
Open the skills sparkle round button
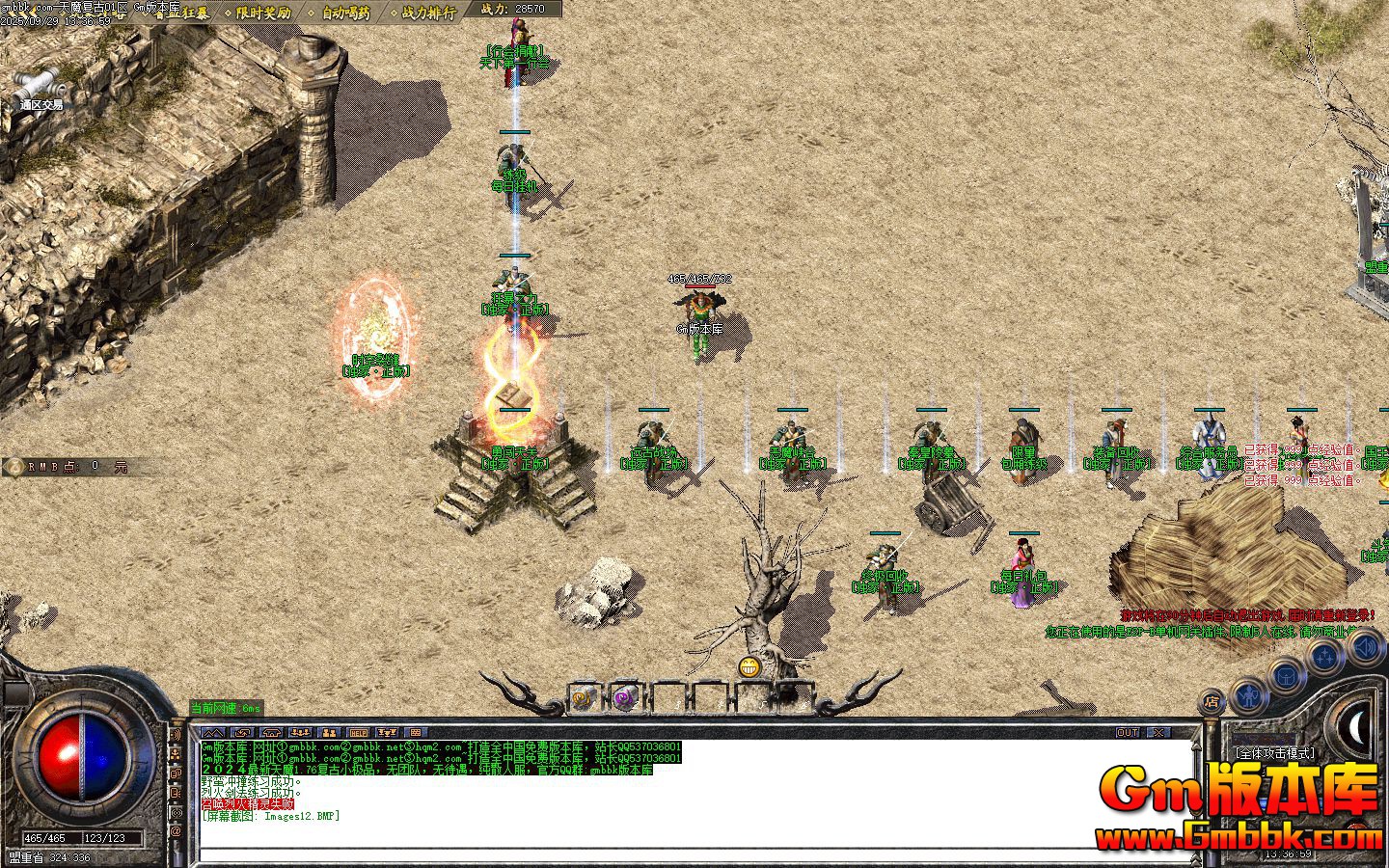[x=1325, y=659]
